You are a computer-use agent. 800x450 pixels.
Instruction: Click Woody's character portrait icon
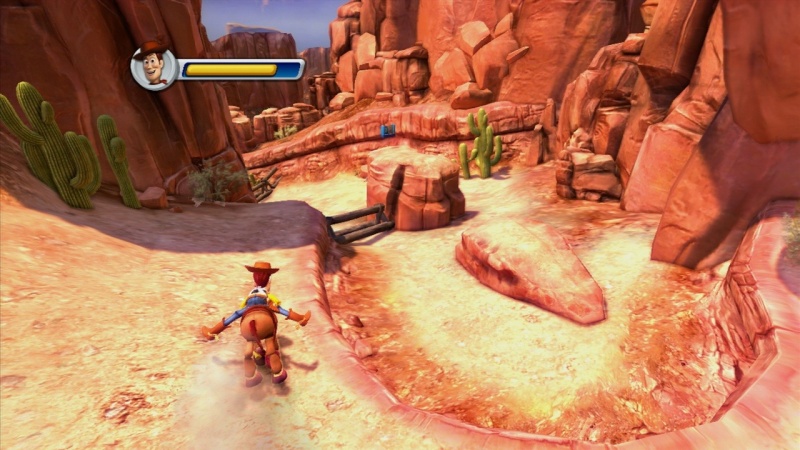pyautogui.click(x=153, y=68)
